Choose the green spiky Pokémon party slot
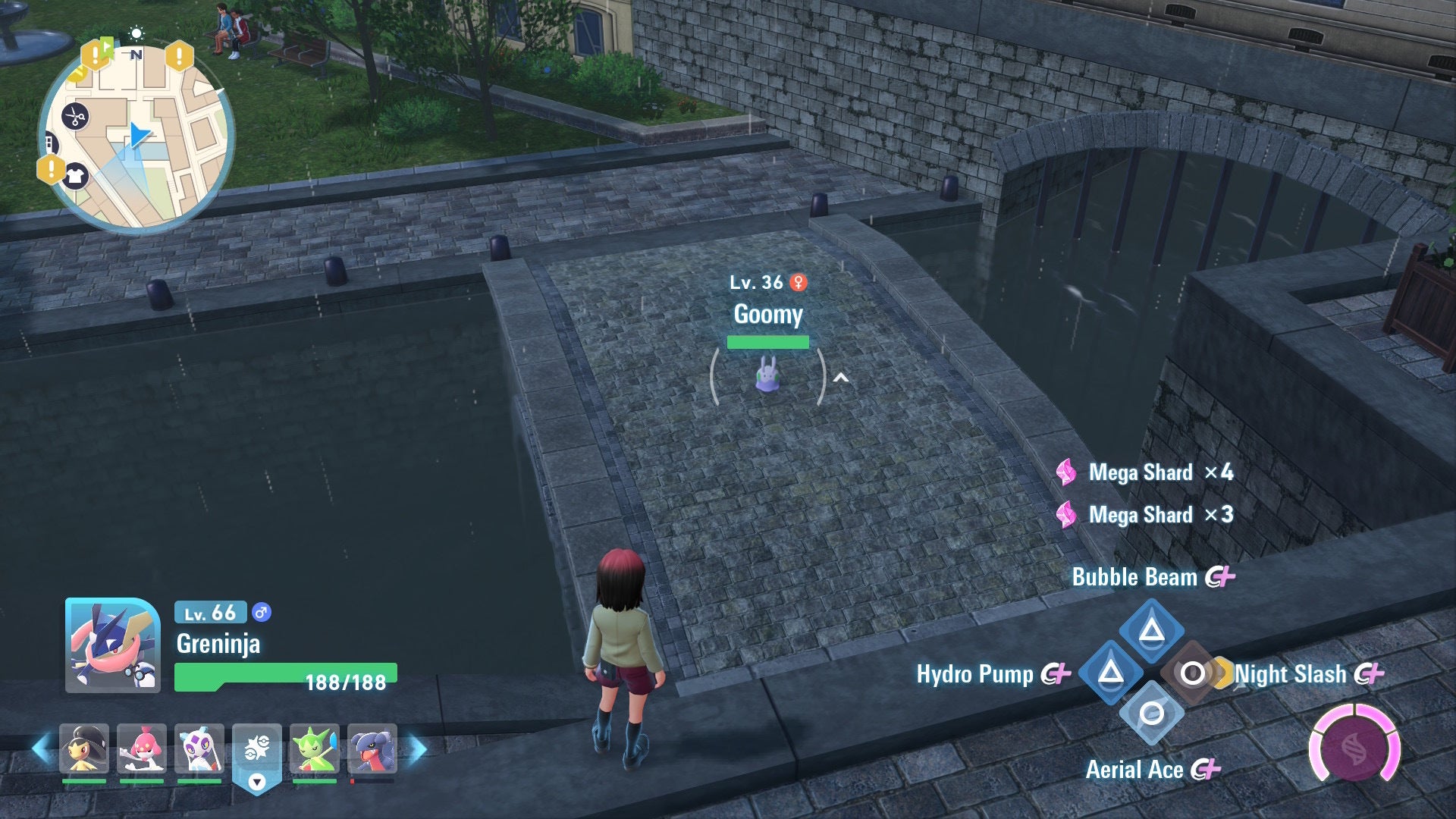The height and width of the screenshot is (819, 1456). (x=315, y=748)
